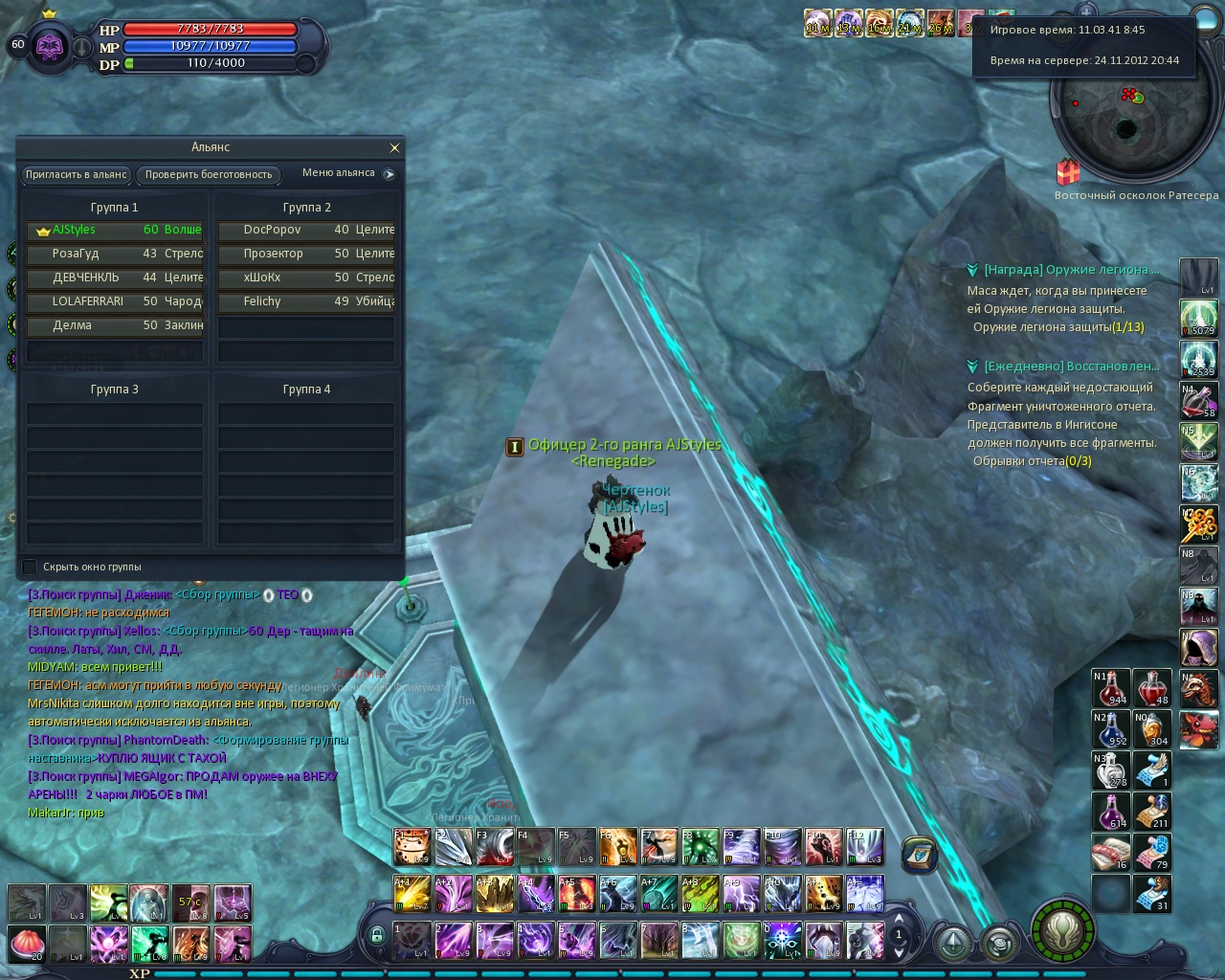Image resolution: width=1225 pixels, height=980 pixels.
Task: Select alliance member AJStyles
Action: 115,231
